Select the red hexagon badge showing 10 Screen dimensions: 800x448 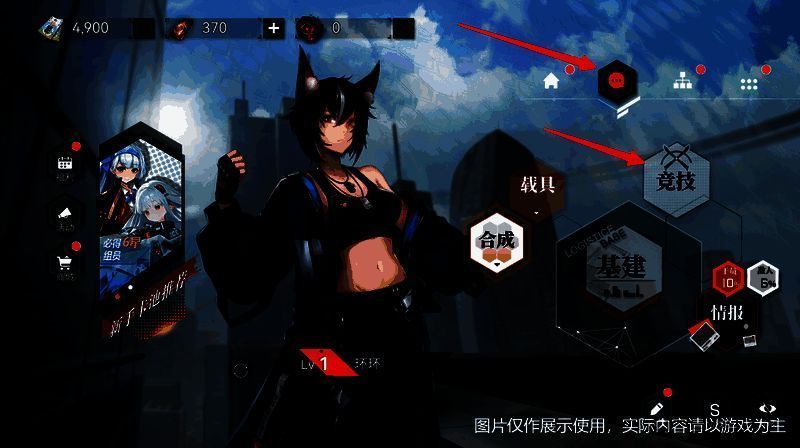(727, 279)
